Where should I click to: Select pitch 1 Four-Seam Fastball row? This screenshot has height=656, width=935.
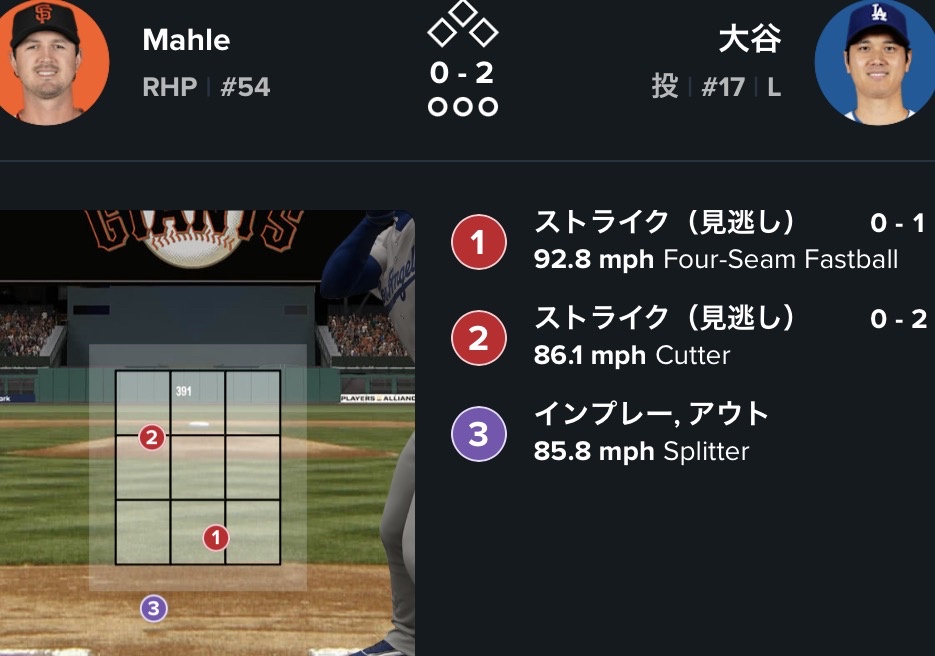[x=690, y=241]
